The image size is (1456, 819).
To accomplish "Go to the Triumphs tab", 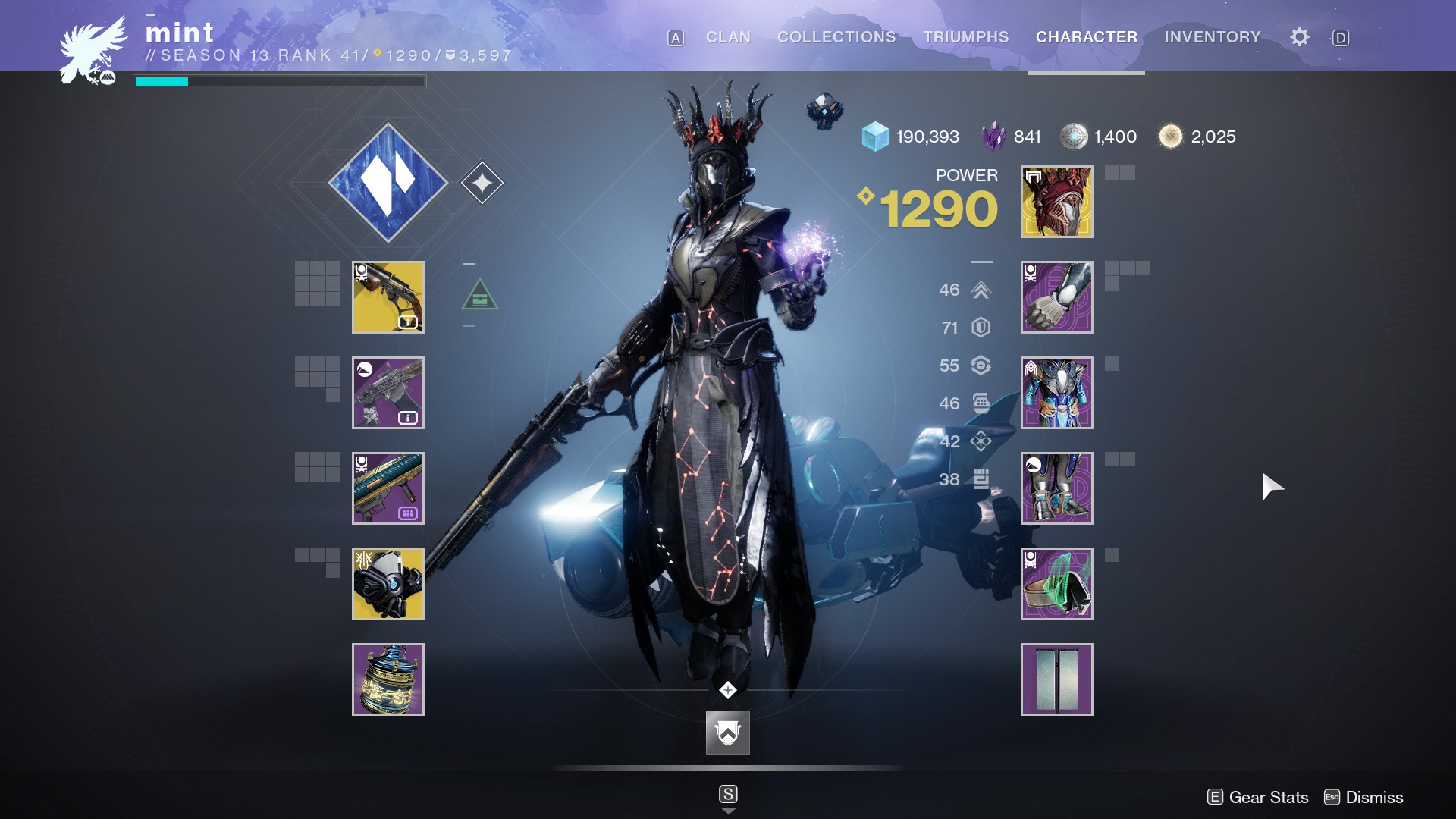I will (x=965, y=37).
